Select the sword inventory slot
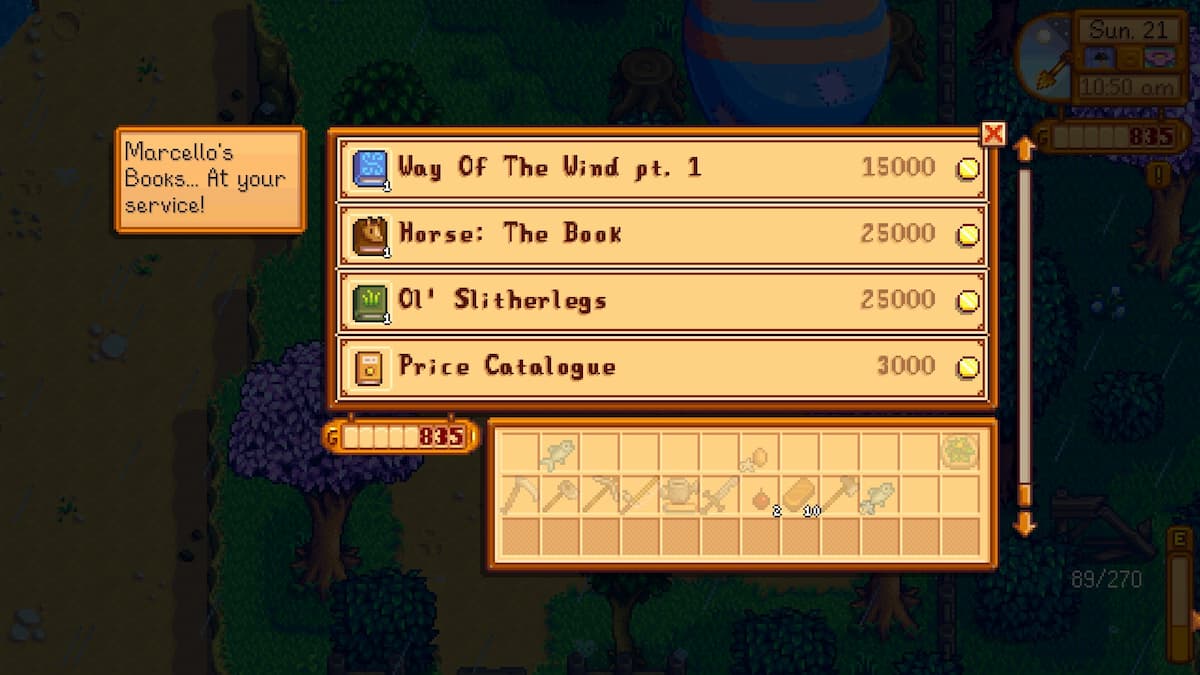The image size is (1200, 675). tap(720, 494)
